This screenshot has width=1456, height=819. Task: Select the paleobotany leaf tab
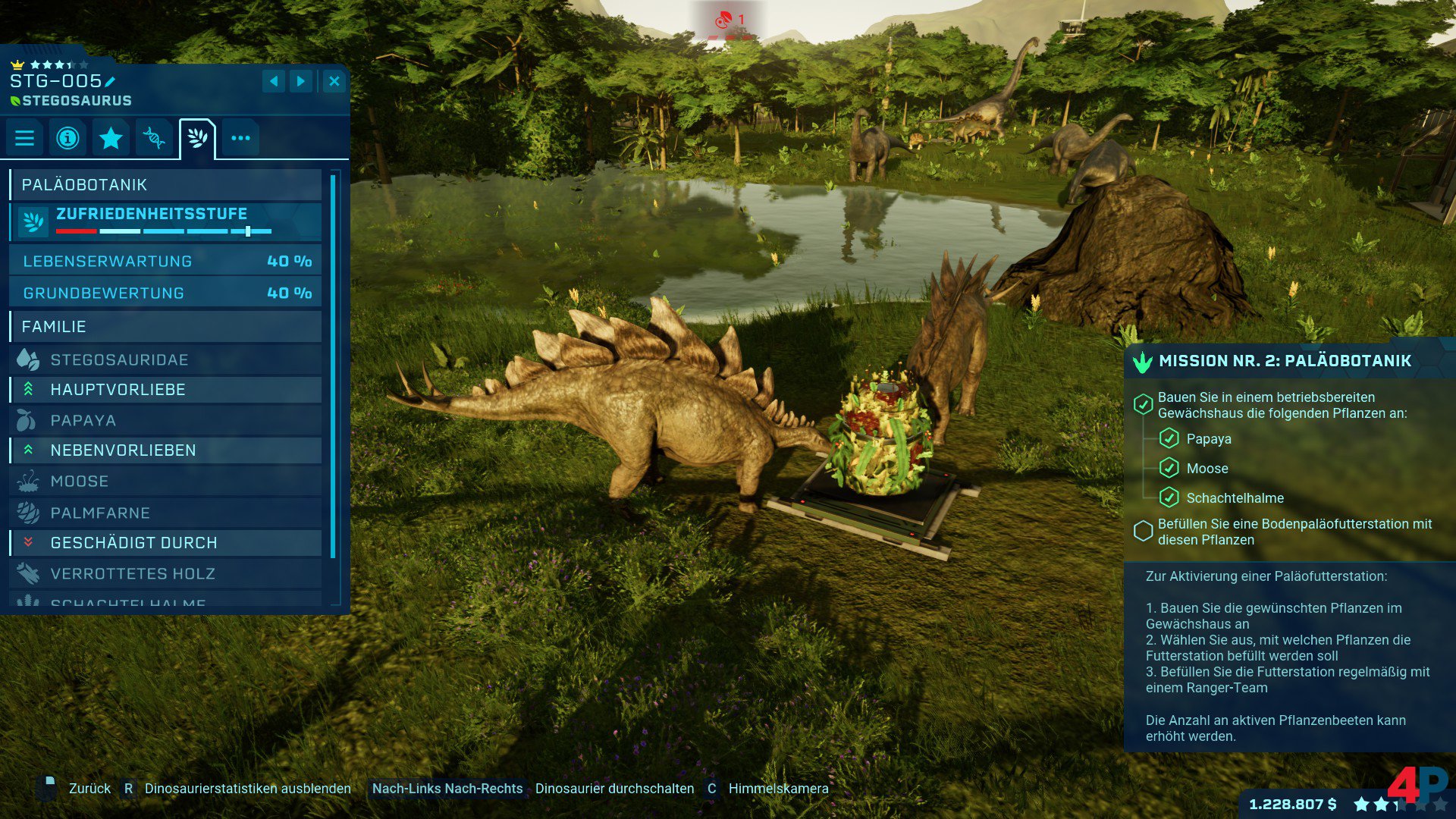[197, 138]
